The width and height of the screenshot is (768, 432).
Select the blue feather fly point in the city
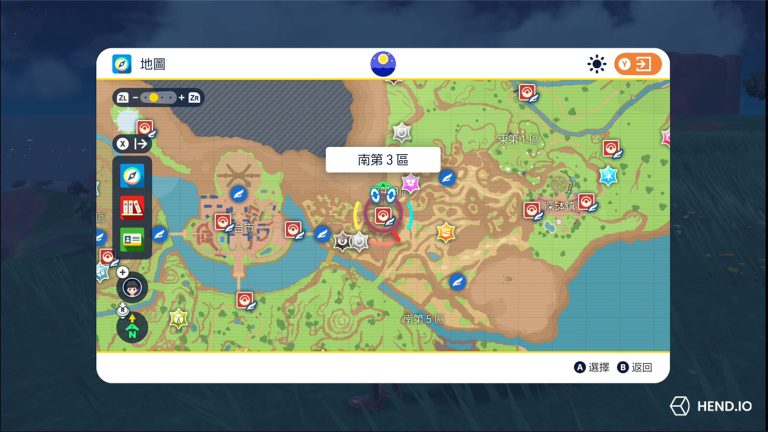pos(239,193)
